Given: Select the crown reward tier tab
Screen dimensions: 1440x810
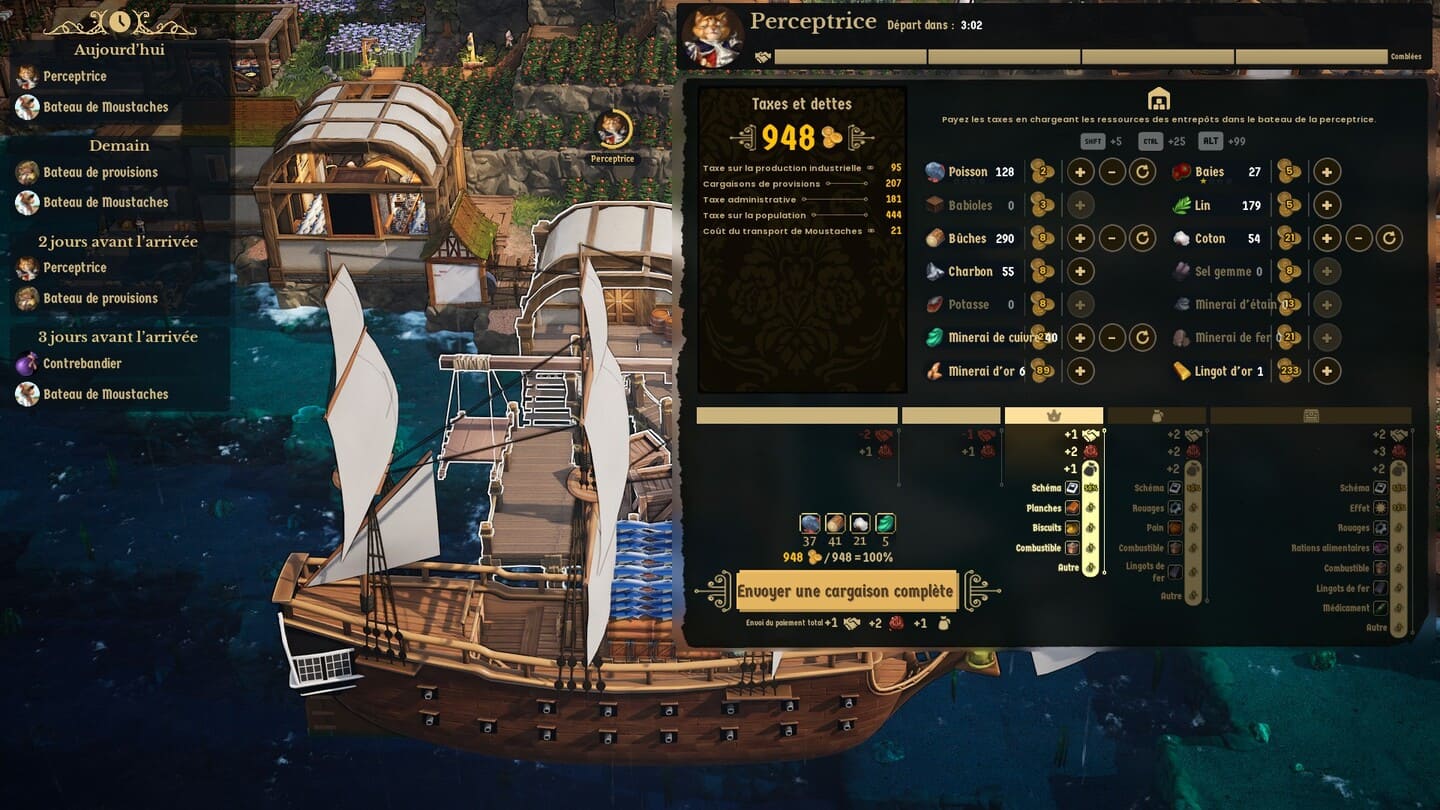Looking at the screenshot, I should click(1053, 416).
